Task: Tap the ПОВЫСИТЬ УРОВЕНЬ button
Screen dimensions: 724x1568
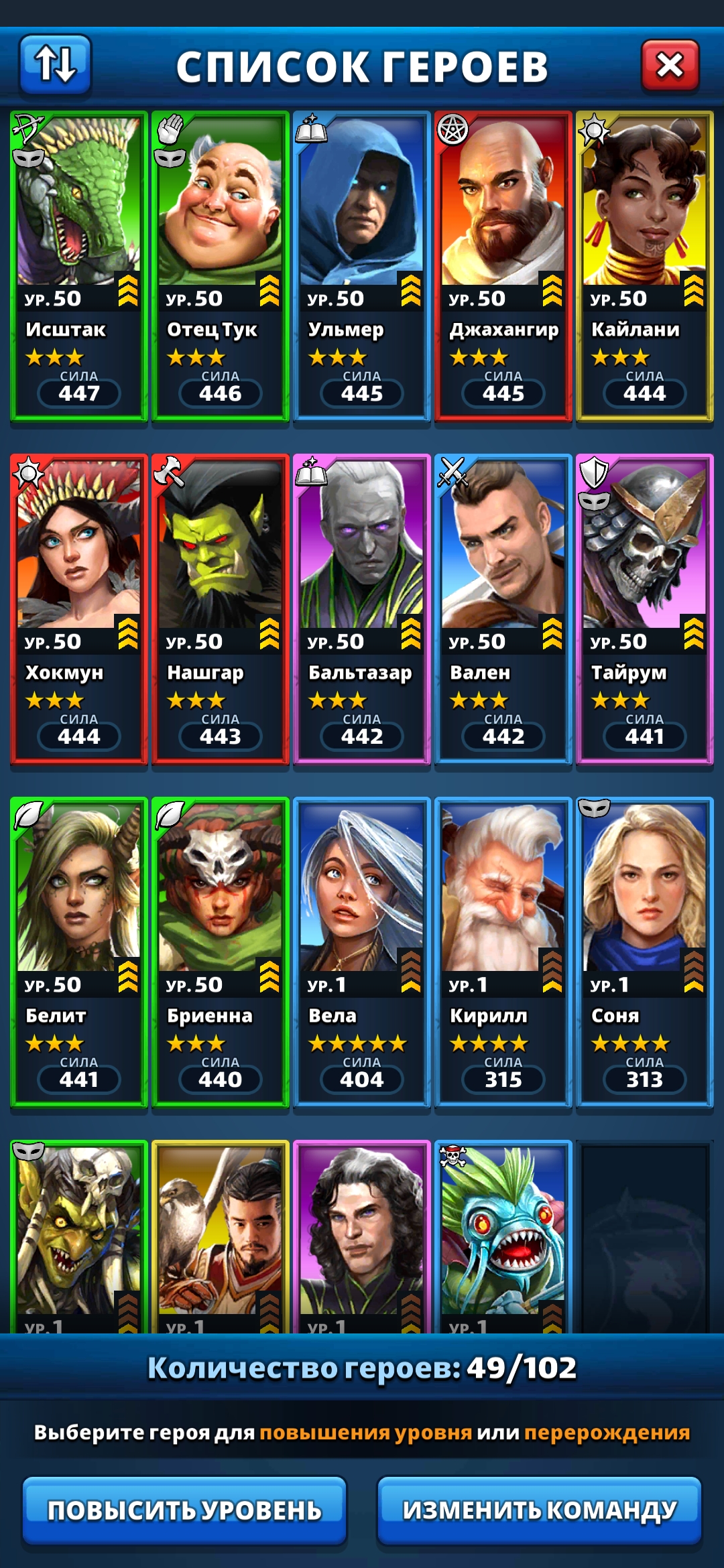Action: point(184,1510)
